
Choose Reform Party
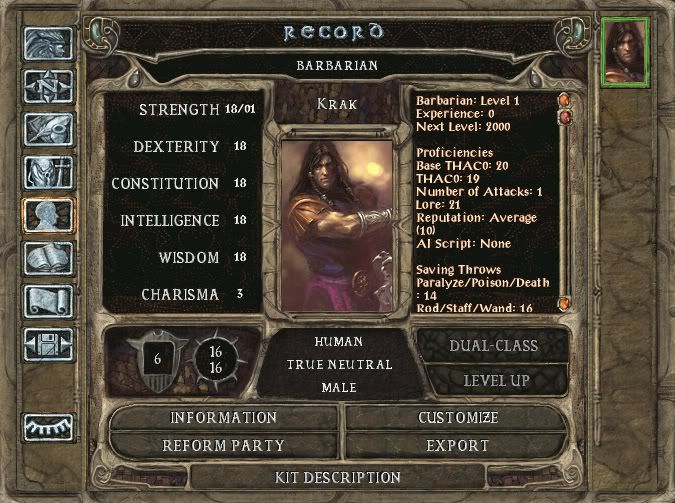[223, 446]
